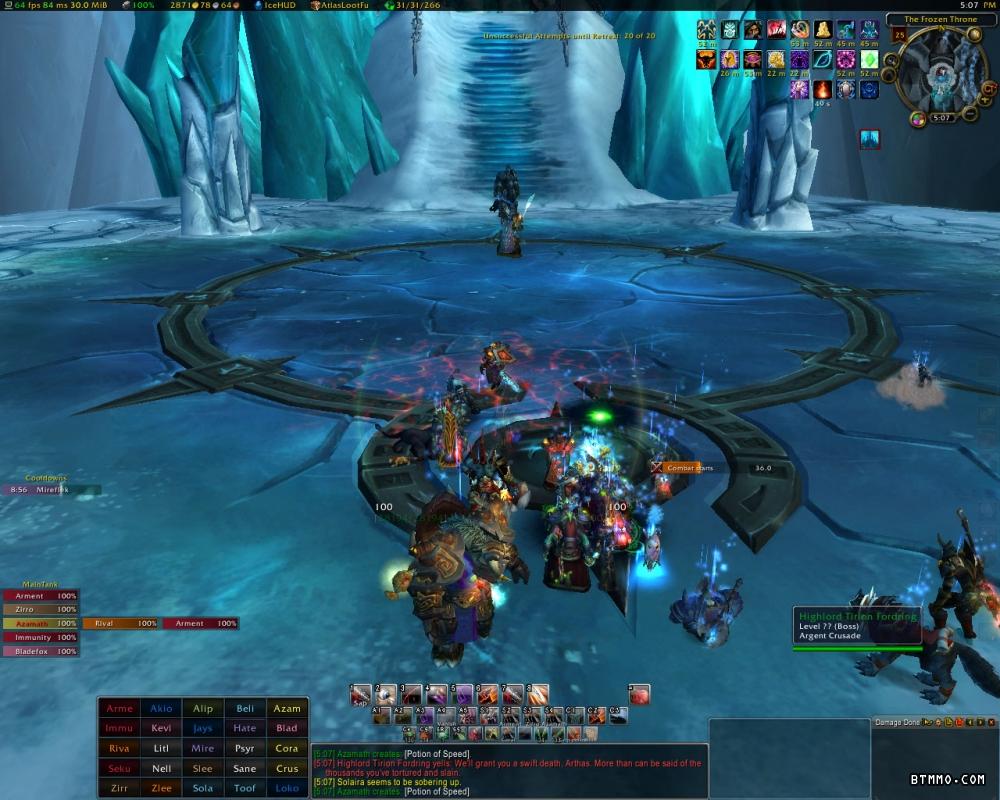This screenshot has height=800, width=1000.
Task: Select Loko's raid frame cell
Action: (x=287, y=788)
